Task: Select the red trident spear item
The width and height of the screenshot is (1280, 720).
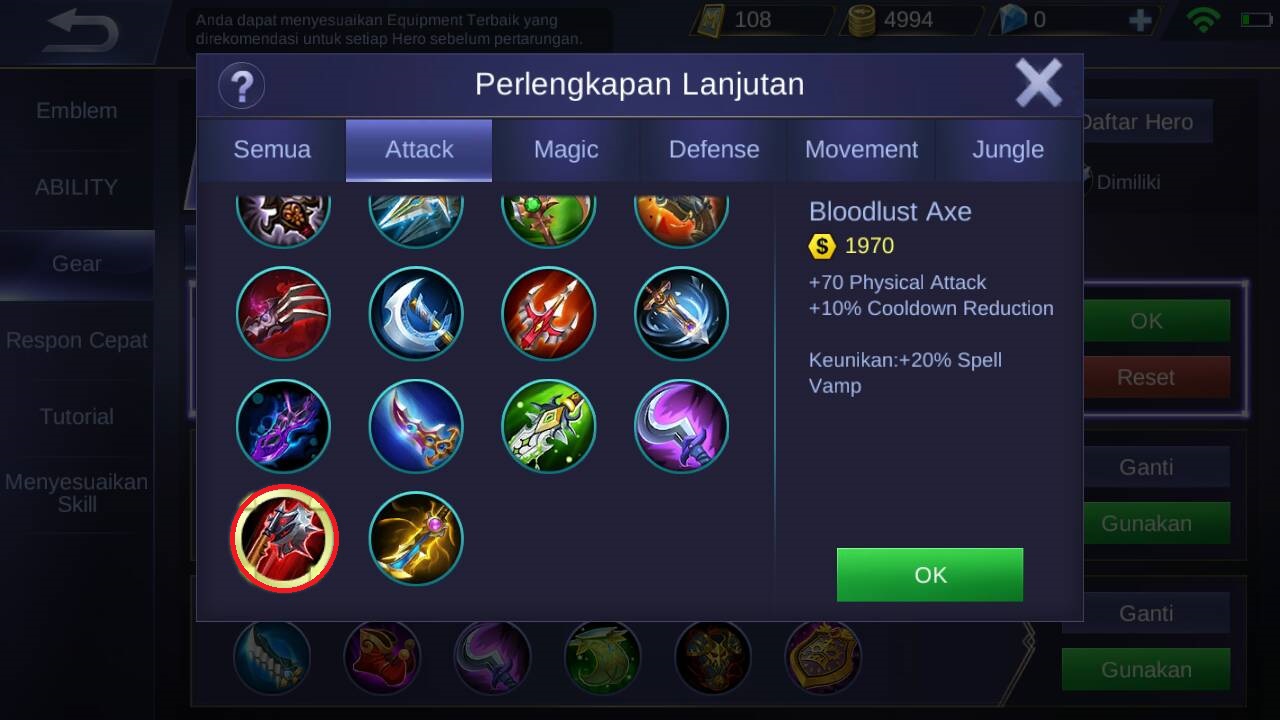Action: coord(549,314)
